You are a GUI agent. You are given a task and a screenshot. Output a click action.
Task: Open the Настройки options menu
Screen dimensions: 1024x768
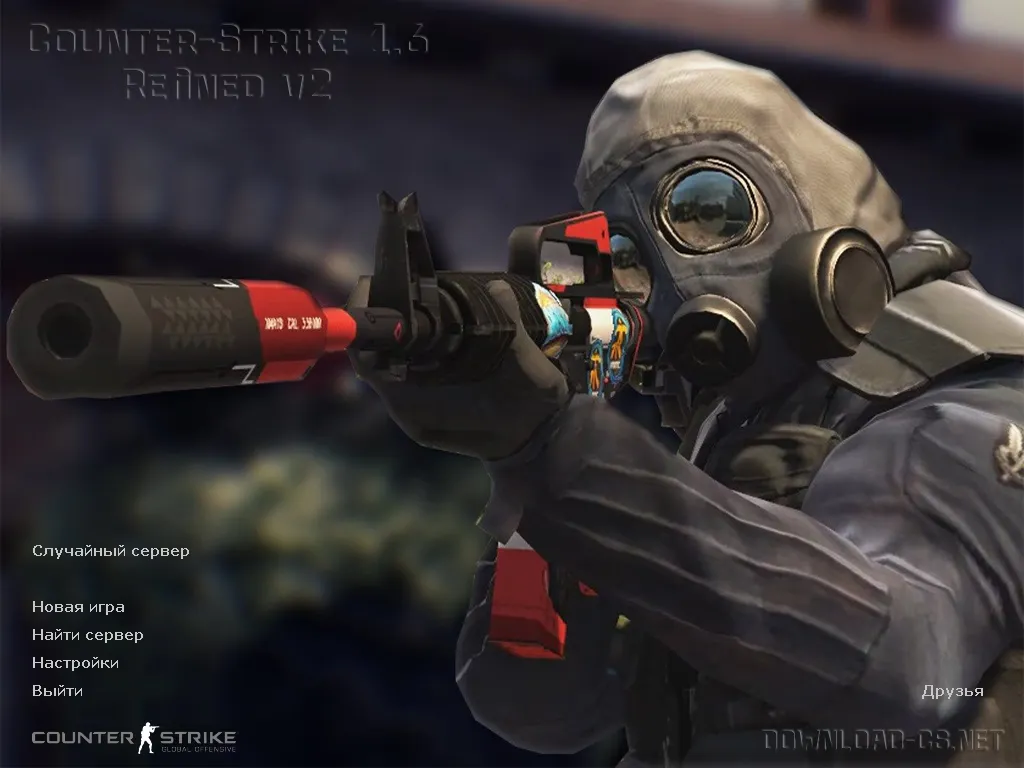(75, 663)
